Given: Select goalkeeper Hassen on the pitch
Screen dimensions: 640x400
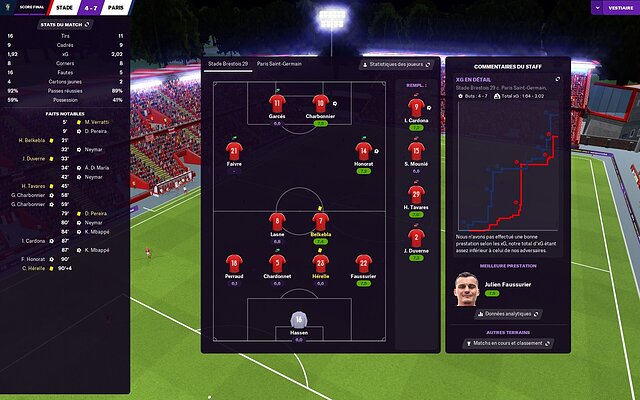Looking at the screenshot, I should coord(298,319).
